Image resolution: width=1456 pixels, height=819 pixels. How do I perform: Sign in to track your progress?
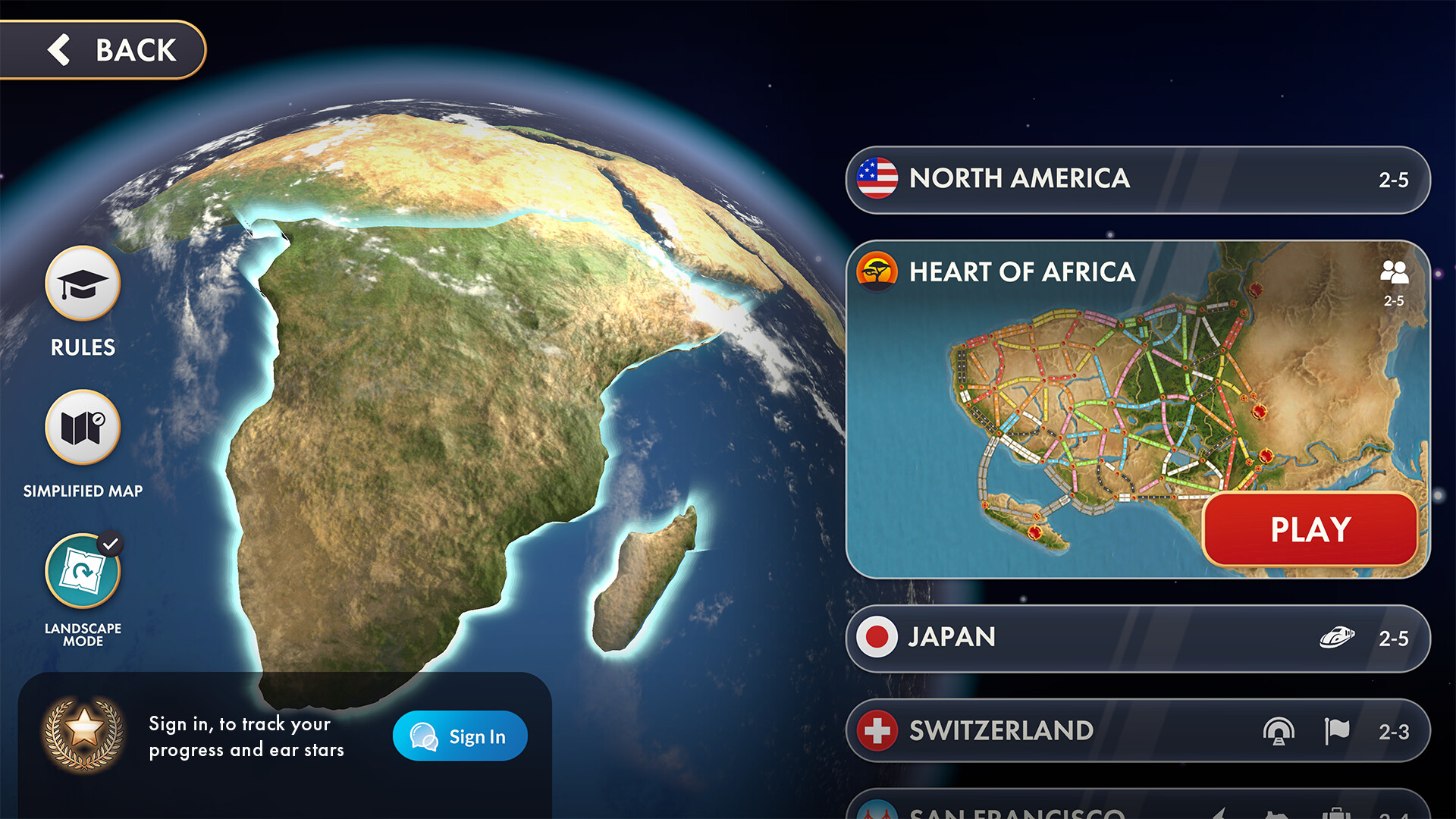coord(459,736)
